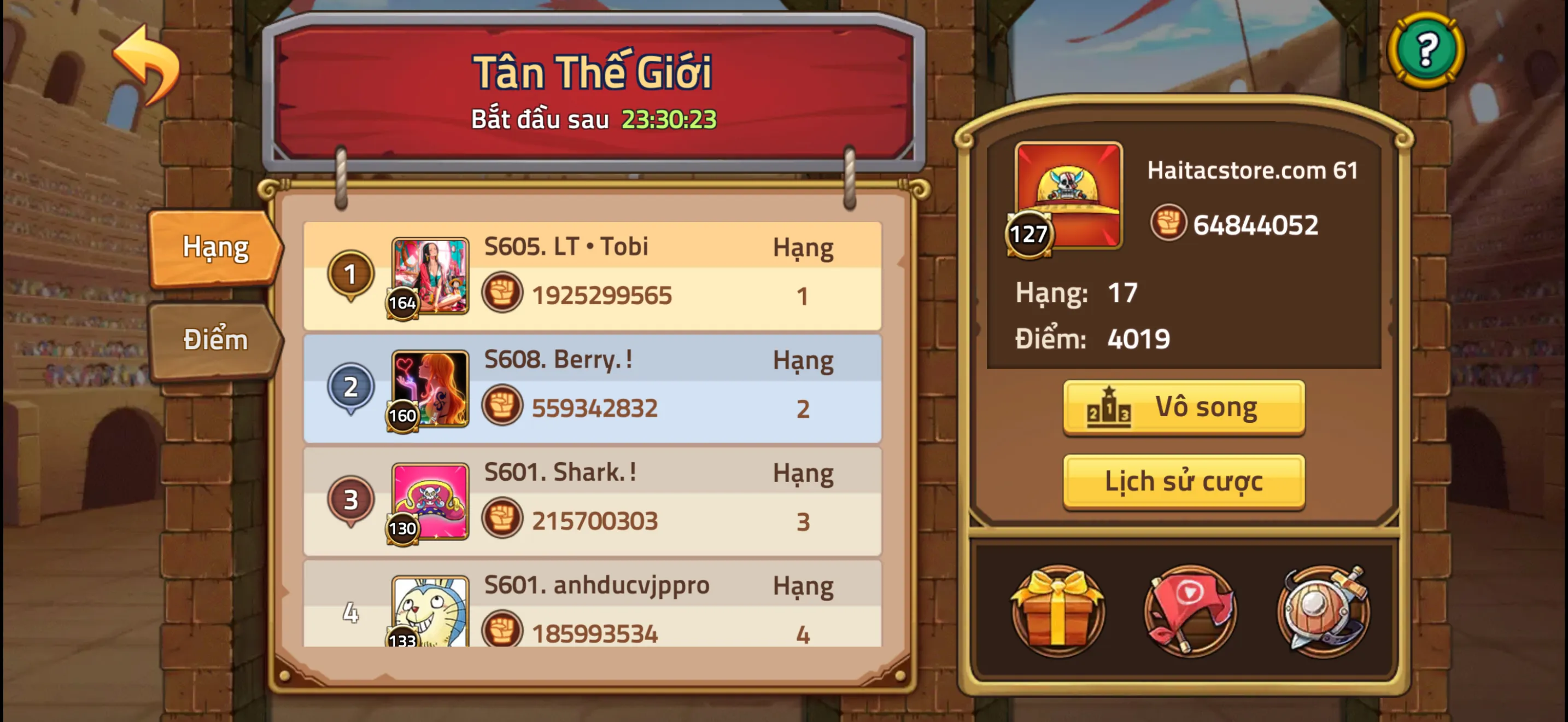This screenshot has height=722, width=1568.
Task: Click the fist icon next to 1925299565
Action: point(501,293)
